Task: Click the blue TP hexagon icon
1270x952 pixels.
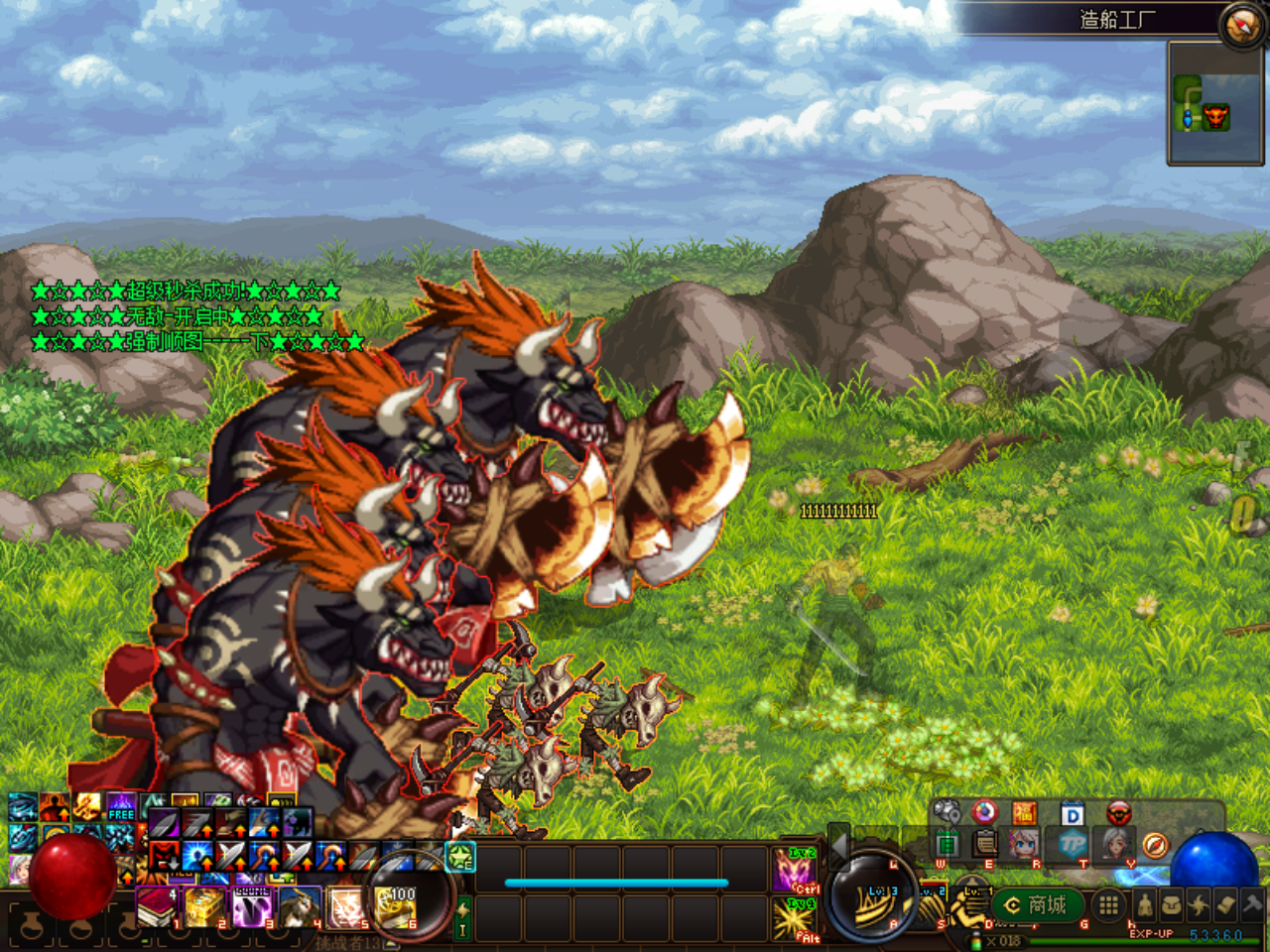Action: click(x=1073, y=844)
